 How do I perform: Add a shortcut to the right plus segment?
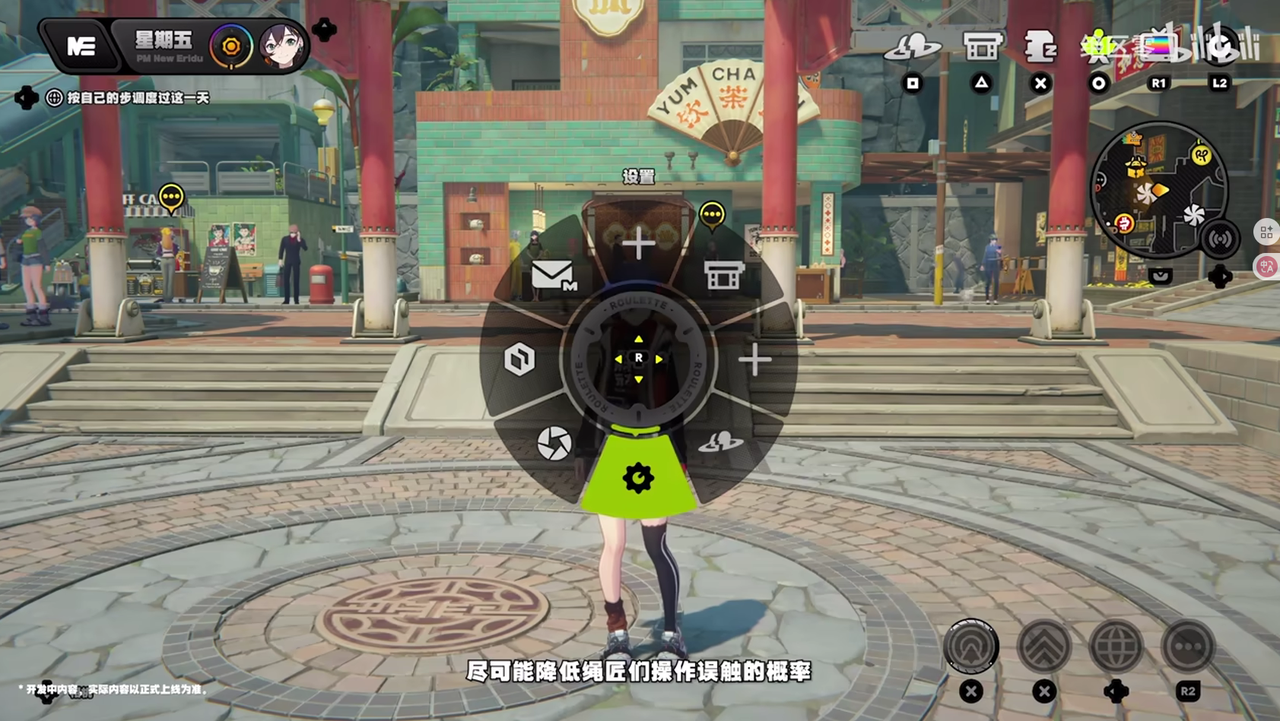click(x=755, y=360)
